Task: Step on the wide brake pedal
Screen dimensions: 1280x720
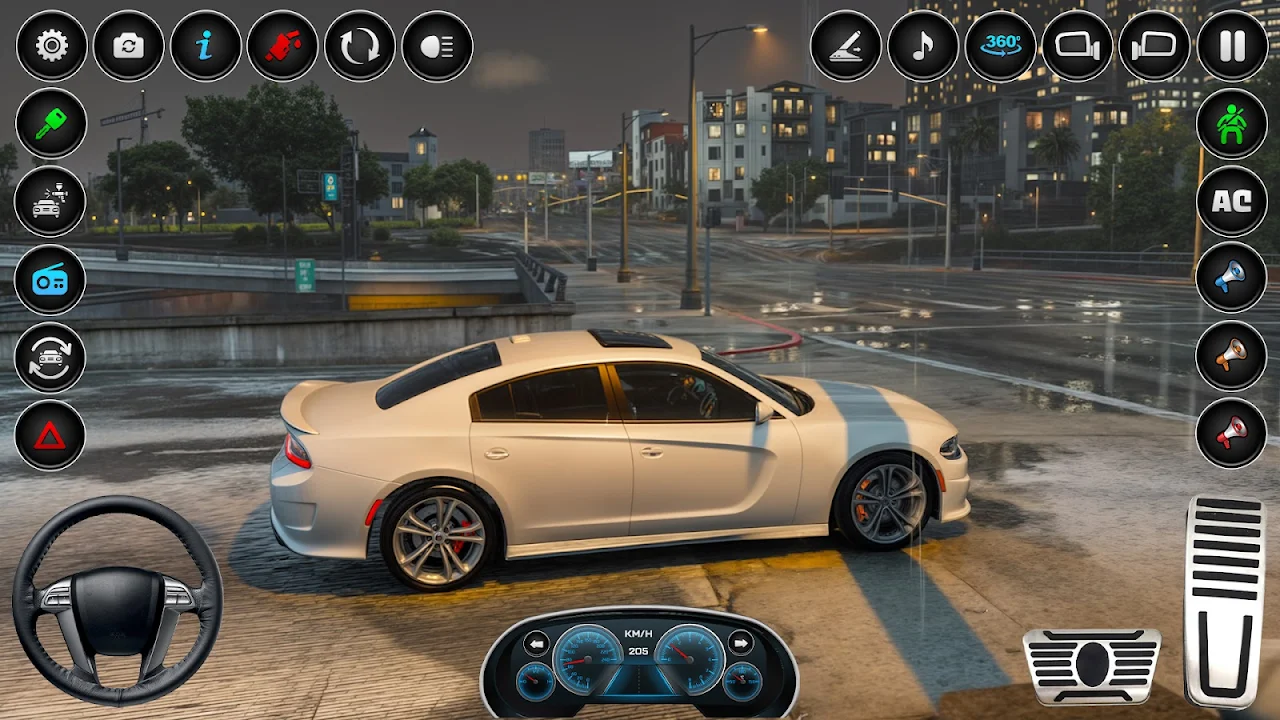Action: pos(1092,666)
